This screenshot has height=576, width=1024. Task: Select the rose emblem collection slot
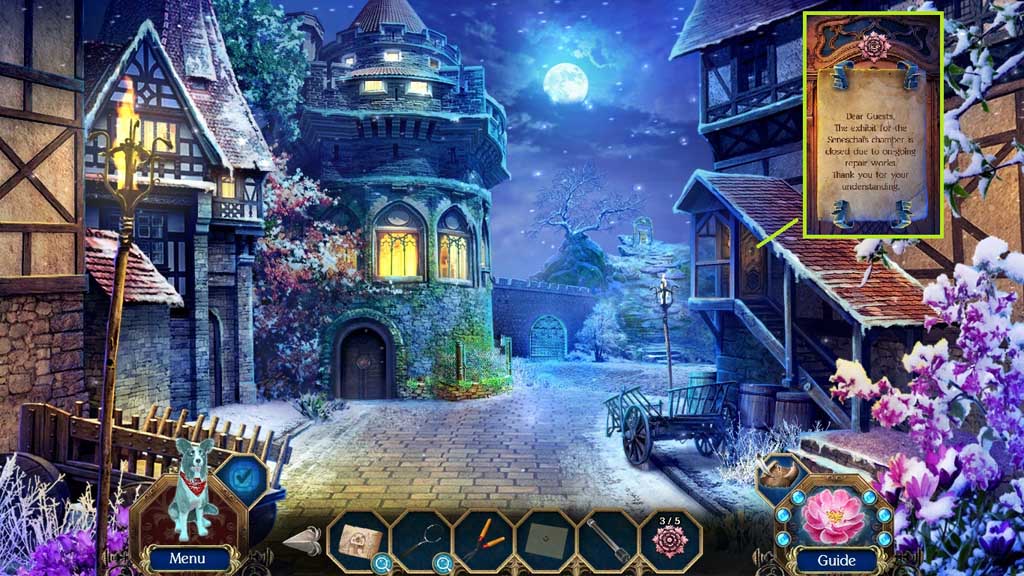pyautogui.click(x=670, y=541)
